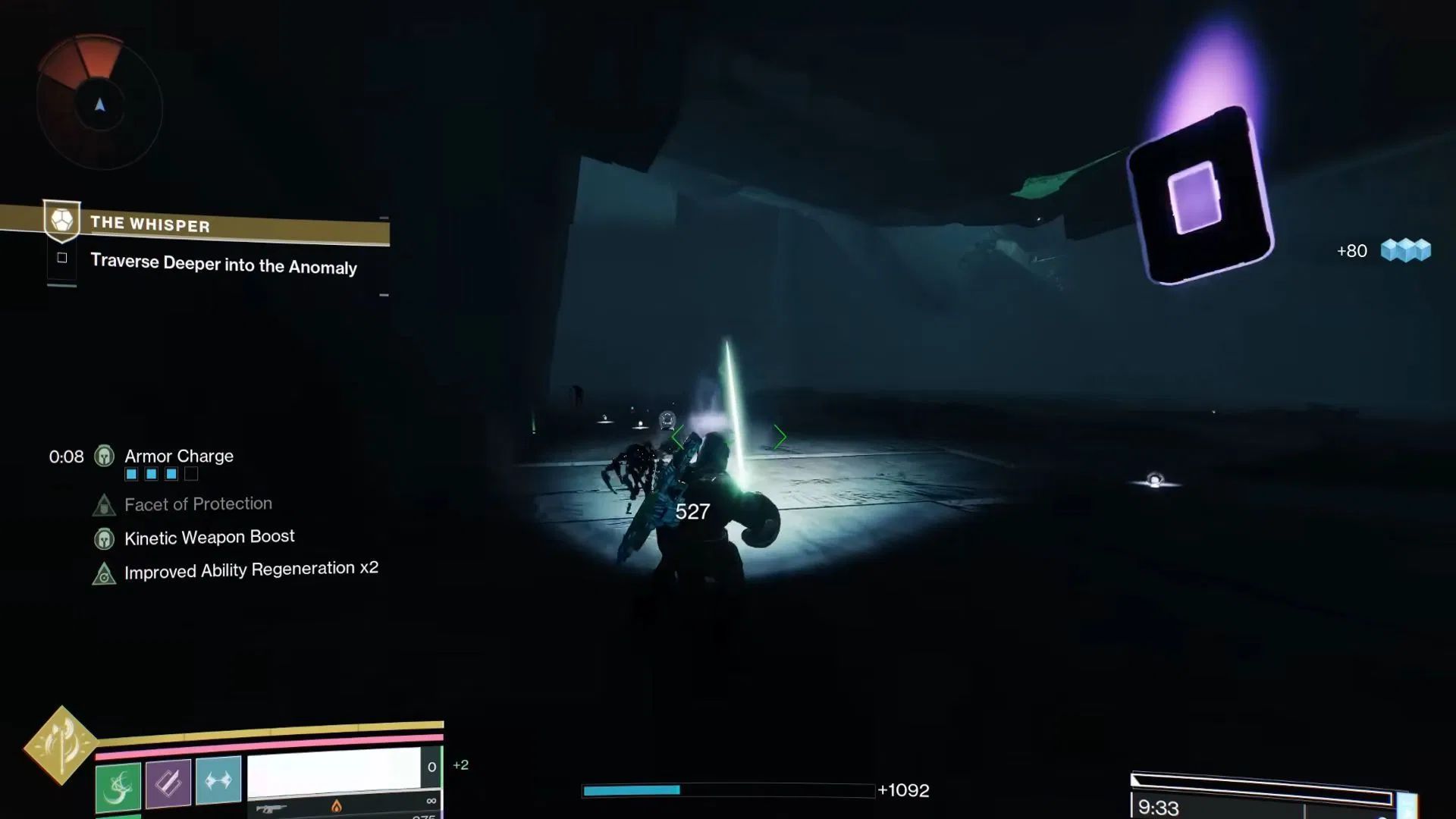Image resolution: width=1456 pixels, height=819 pixels.
Task: Click the Armor Charge buff helmet icon
Action: coord(104,457)
